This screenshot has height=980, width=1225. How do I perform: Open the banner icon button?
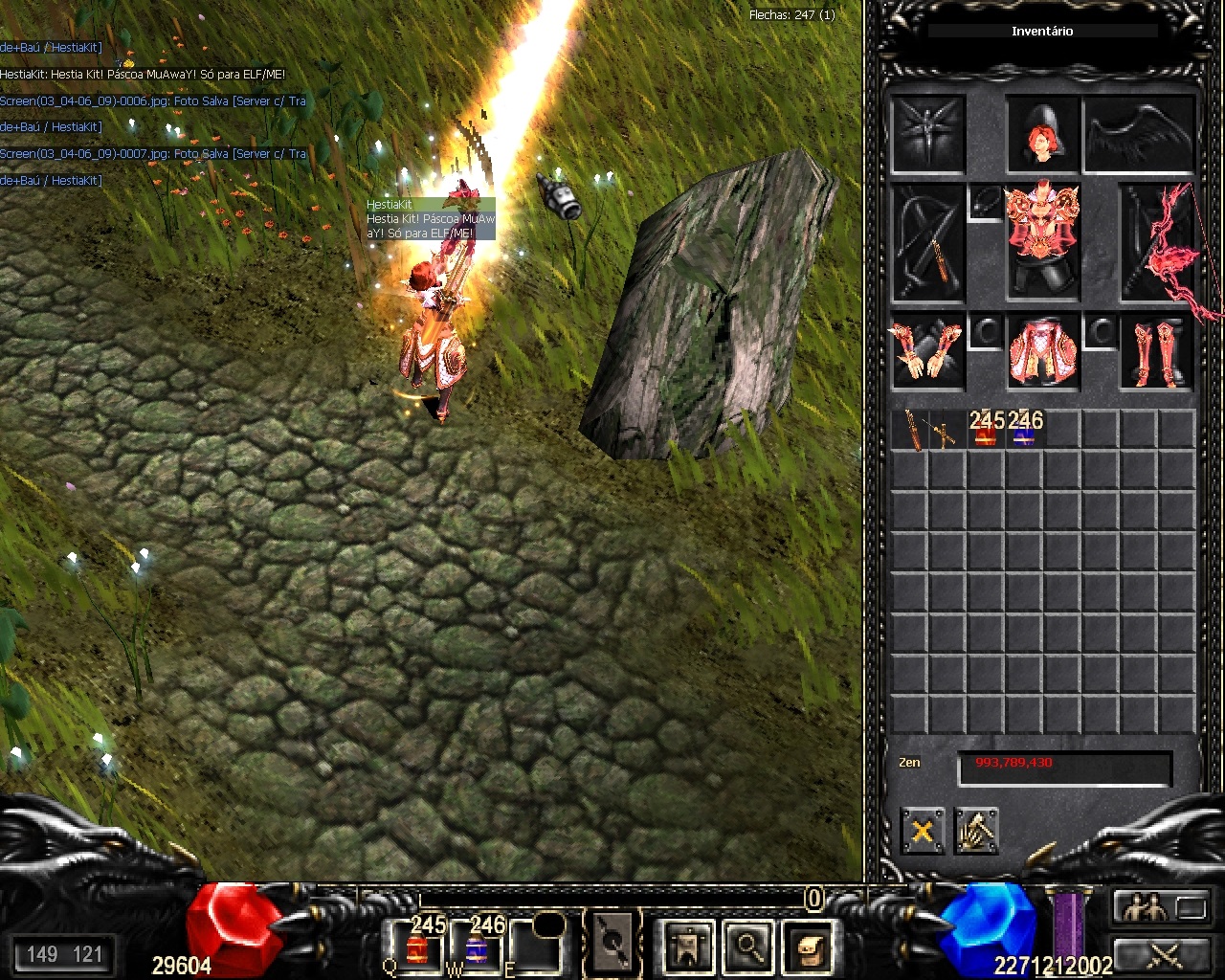click(x=688, y=946)
